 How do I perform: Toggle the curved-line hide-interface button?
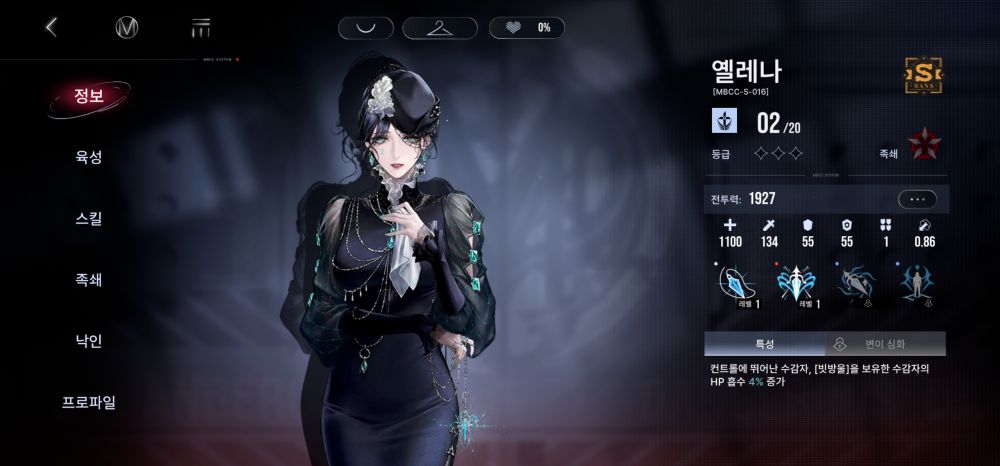[366, 28]
